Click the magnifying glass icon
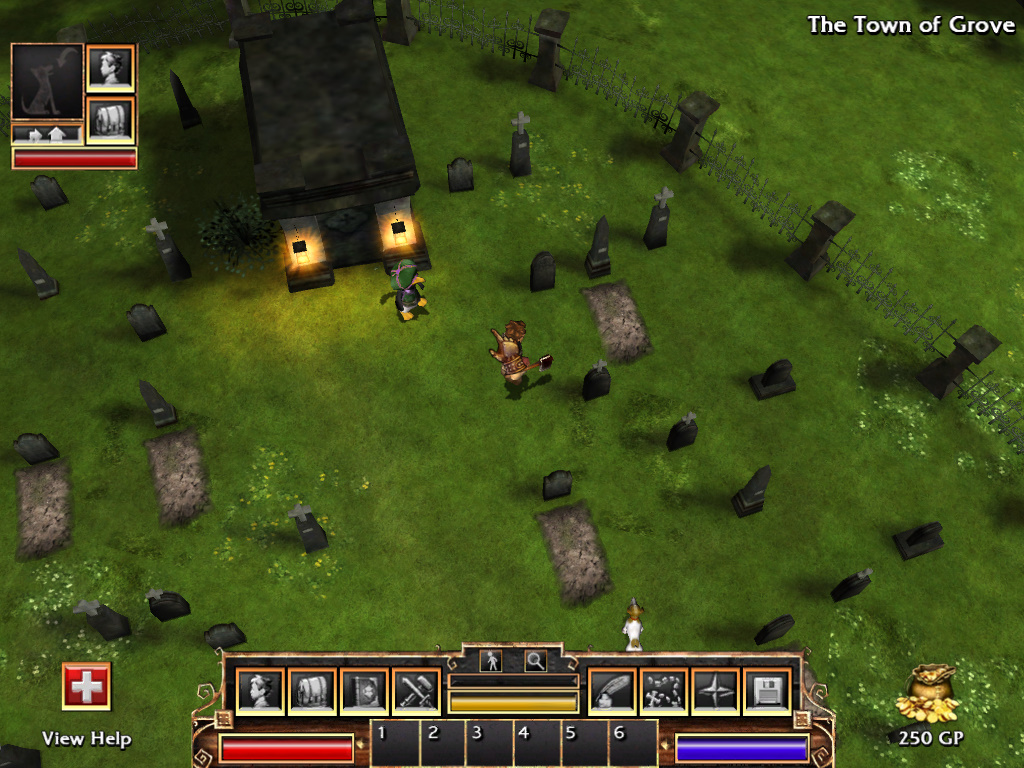The width and height of the screenshot is (1024, 768). click(536, 661)
